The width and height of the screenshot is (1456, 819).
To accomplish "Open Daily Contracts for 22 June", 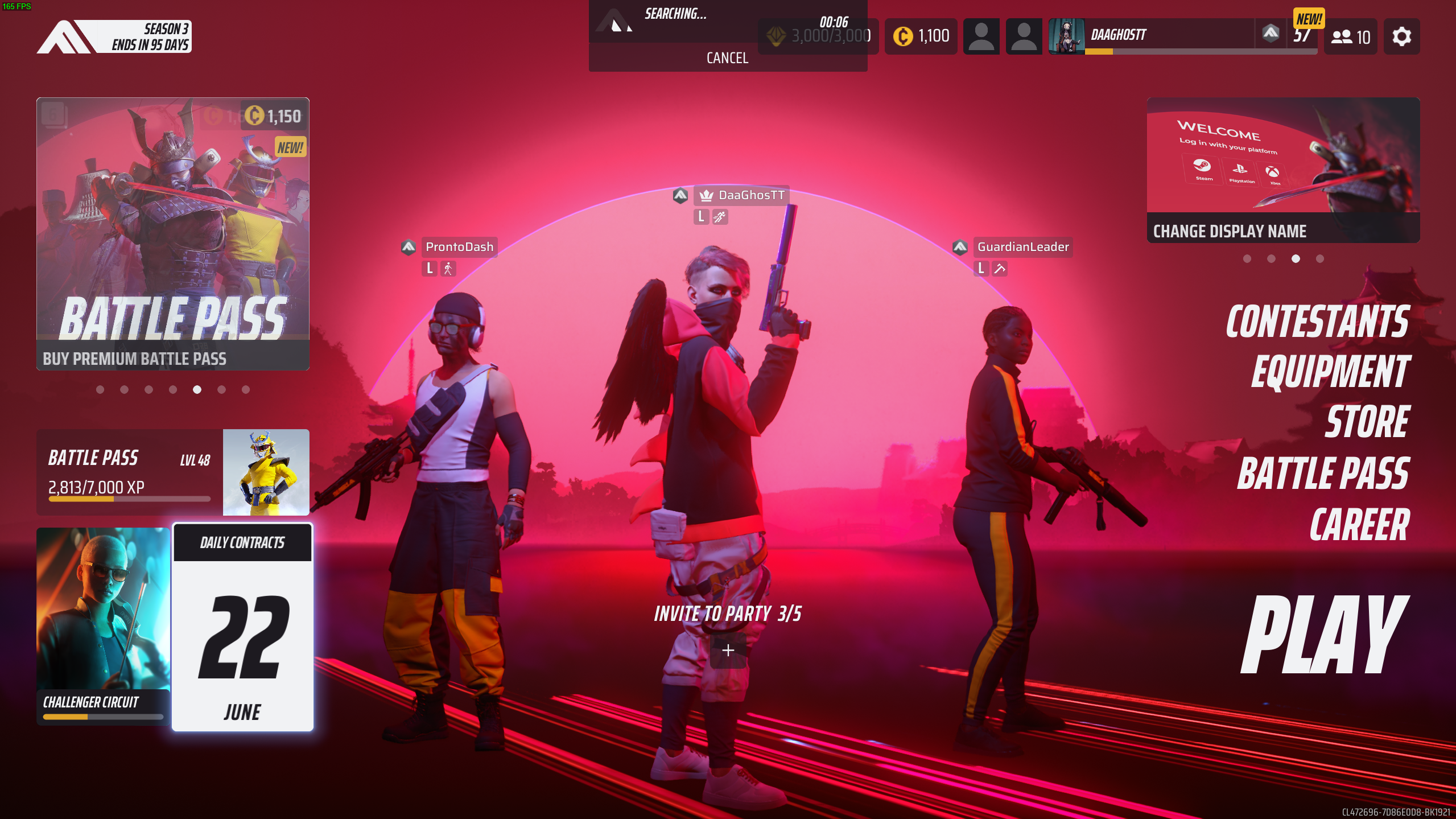I will pyautogui.click(x=242, y=627).
